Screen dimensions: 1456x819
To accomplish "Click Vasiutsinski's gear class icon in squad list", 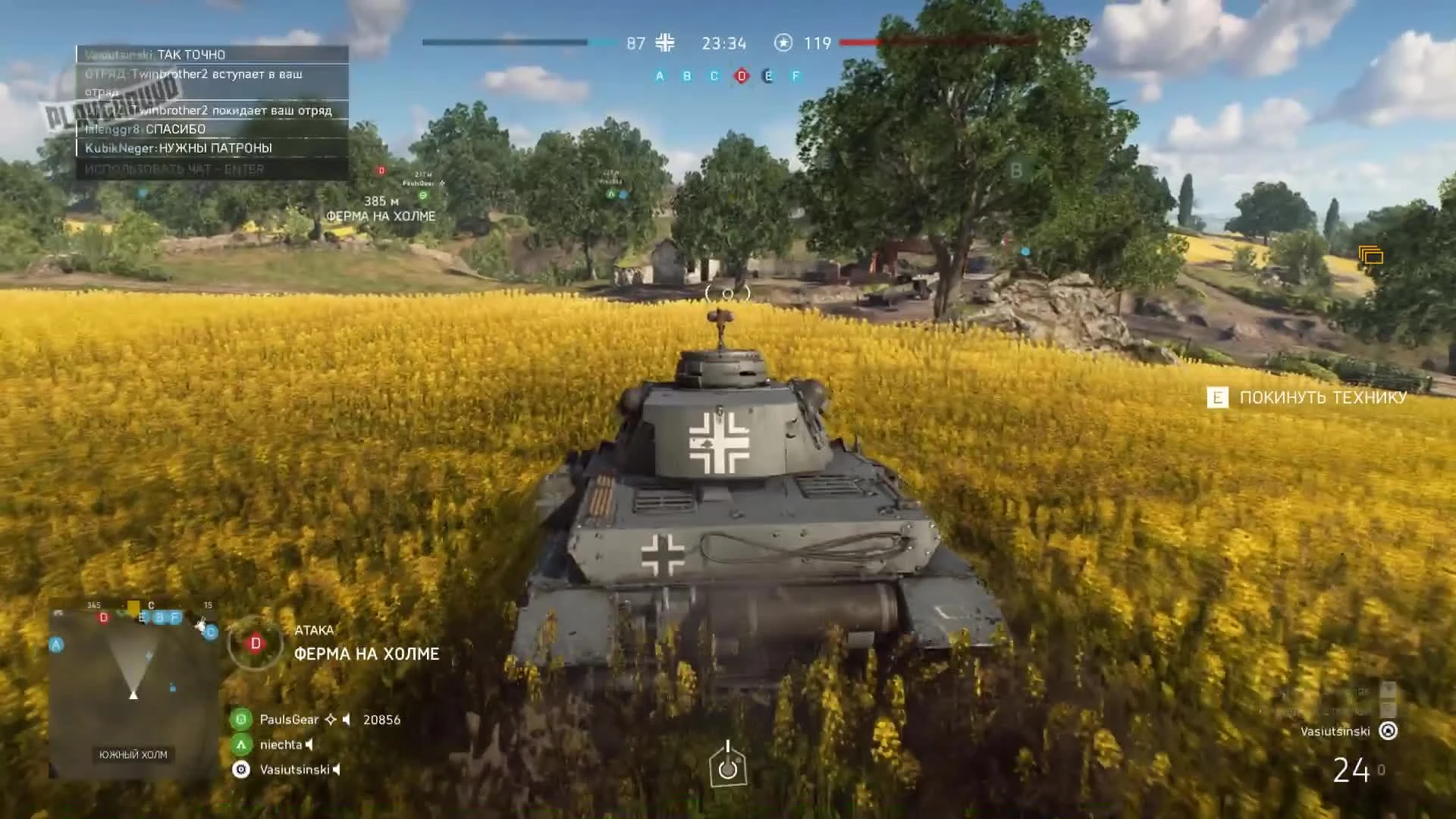I will 240,768.
